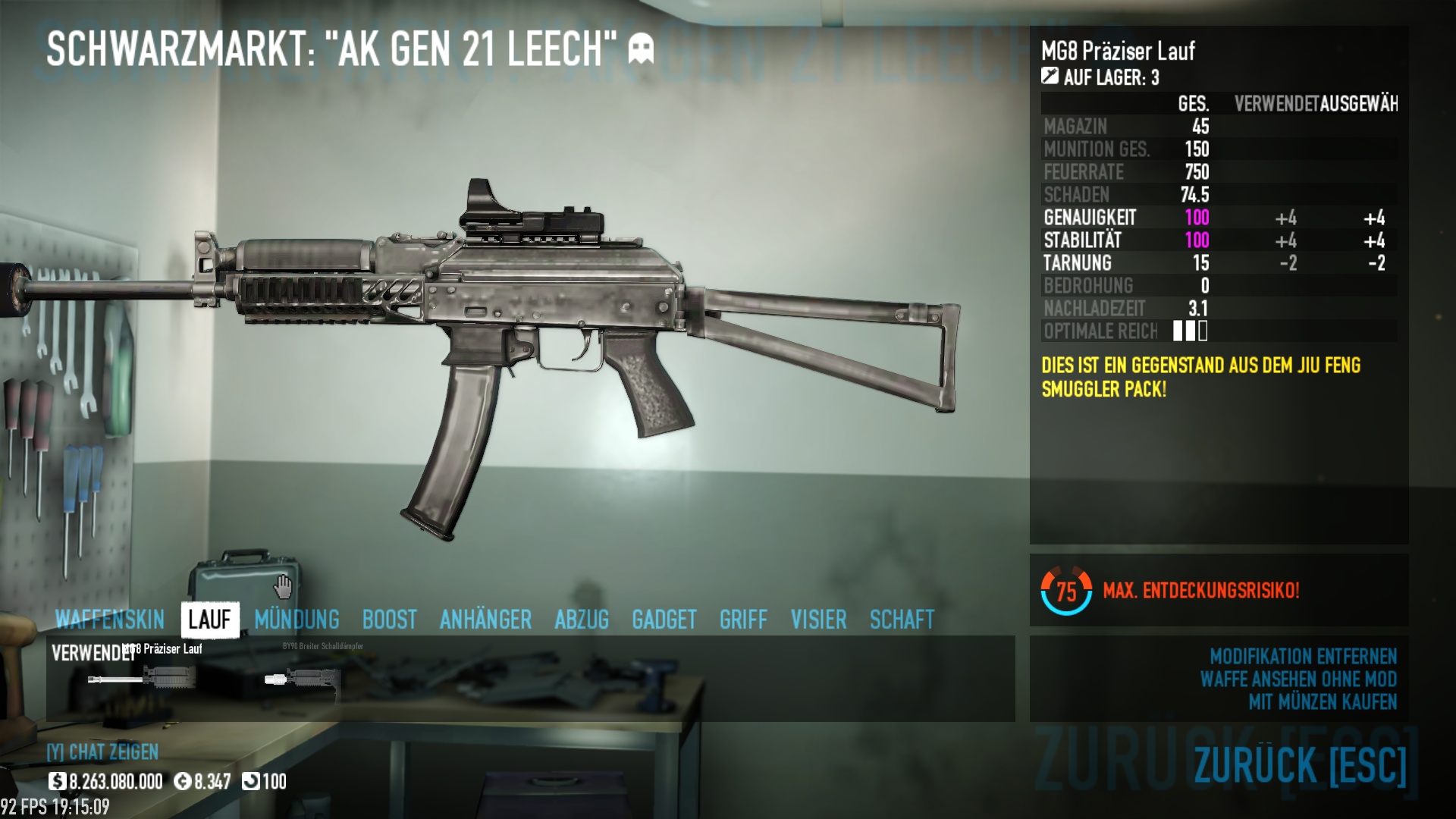Go back with Zurück
Viewport: 1456px width, 819px height.
point(1300,764)
